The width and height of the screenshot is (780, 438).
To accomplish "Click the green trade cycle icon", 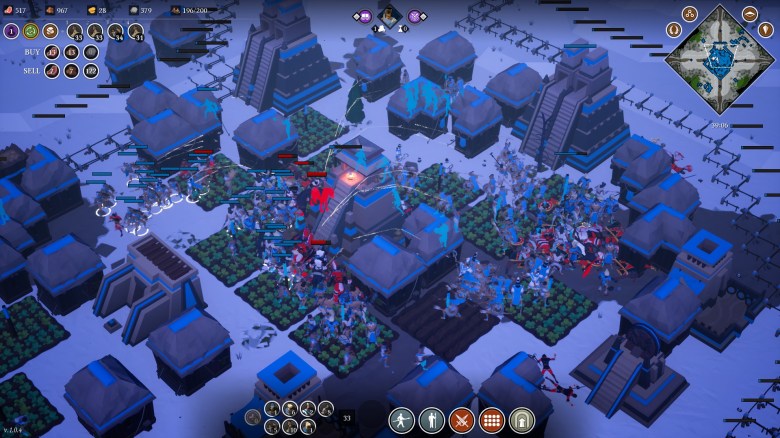I will click(x=31, y=31).
